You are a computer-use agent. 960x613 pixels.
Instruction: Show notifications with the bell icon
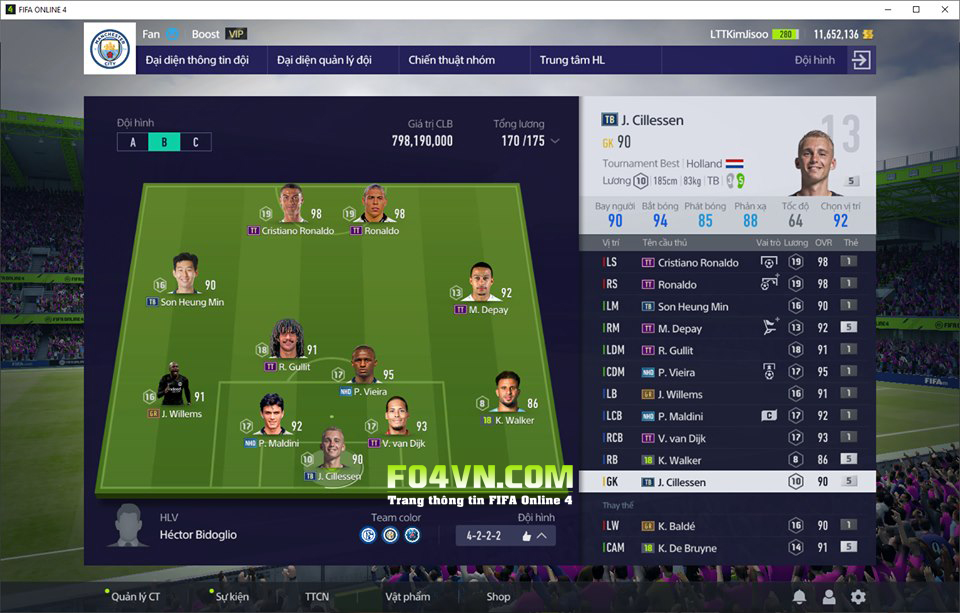coord(799,597)
